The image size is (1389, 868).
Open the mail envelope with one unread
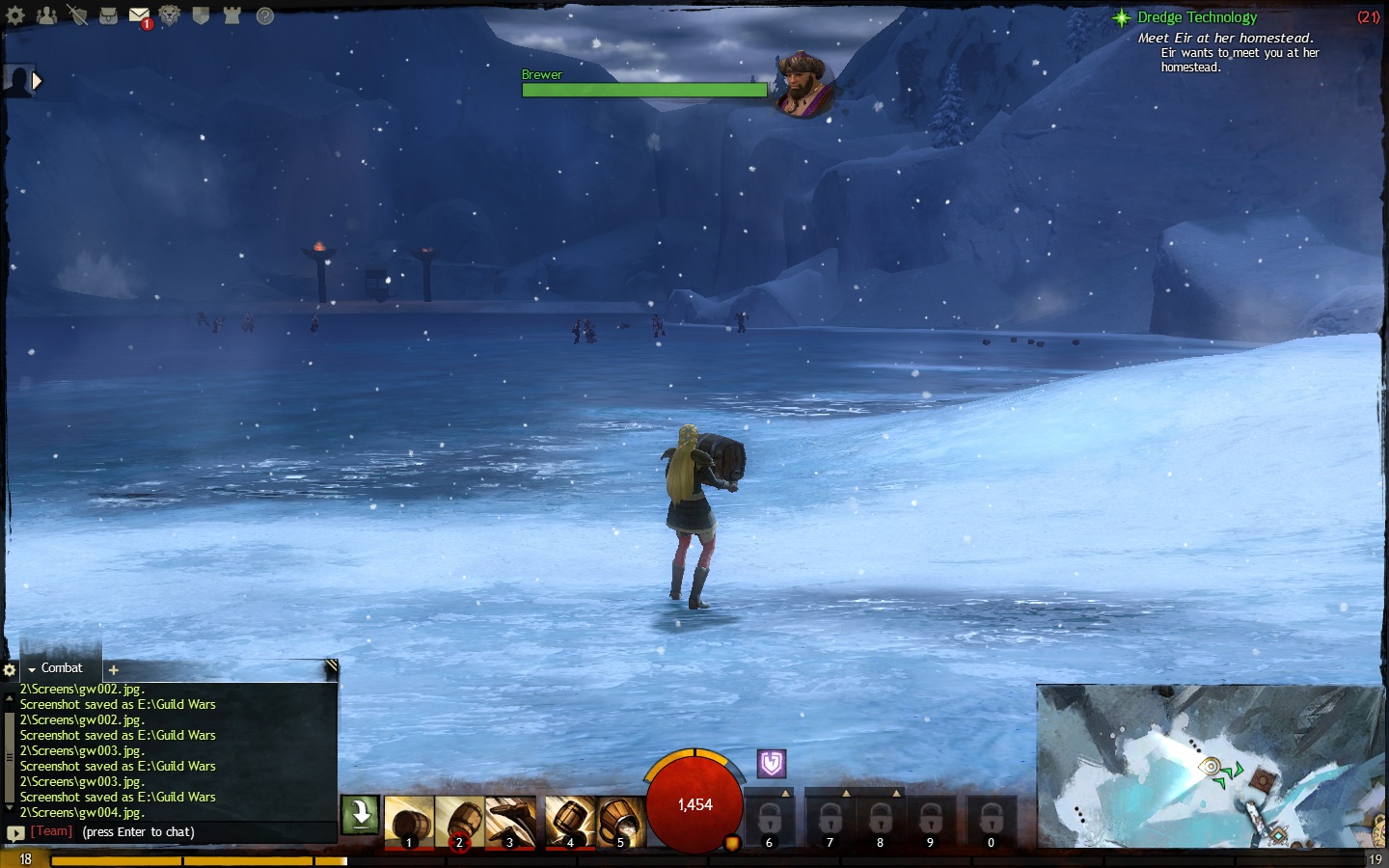(139, 16)
